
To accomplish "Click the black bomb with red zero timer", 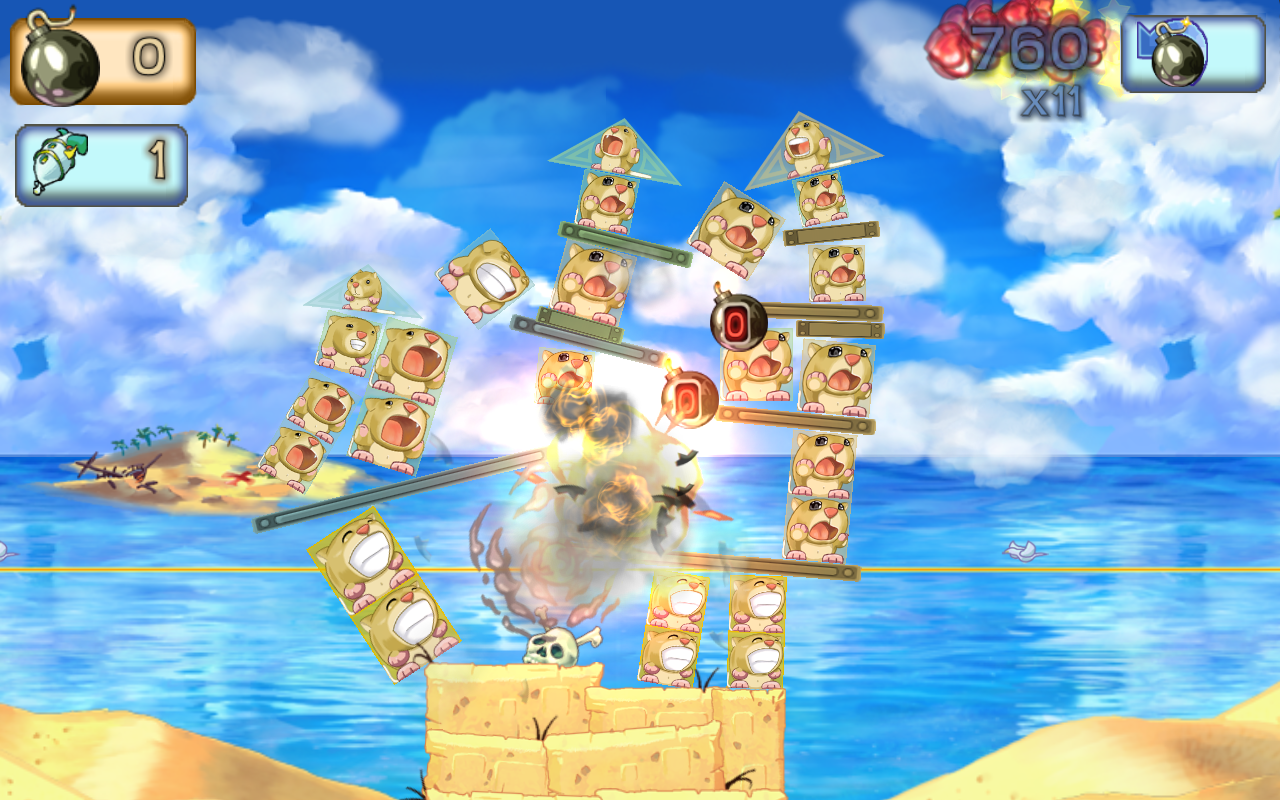I will coord(737,323).
